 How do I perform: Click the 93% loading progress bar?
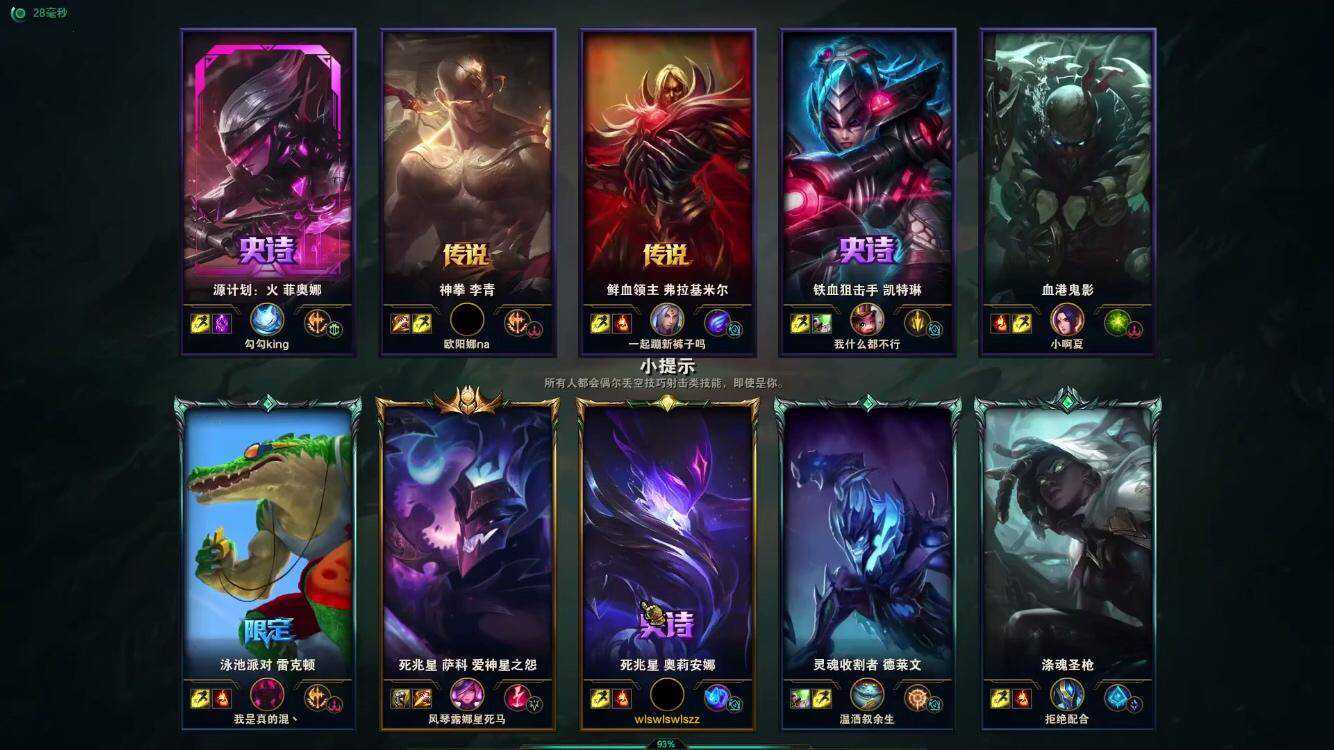[x=667, y=743]
